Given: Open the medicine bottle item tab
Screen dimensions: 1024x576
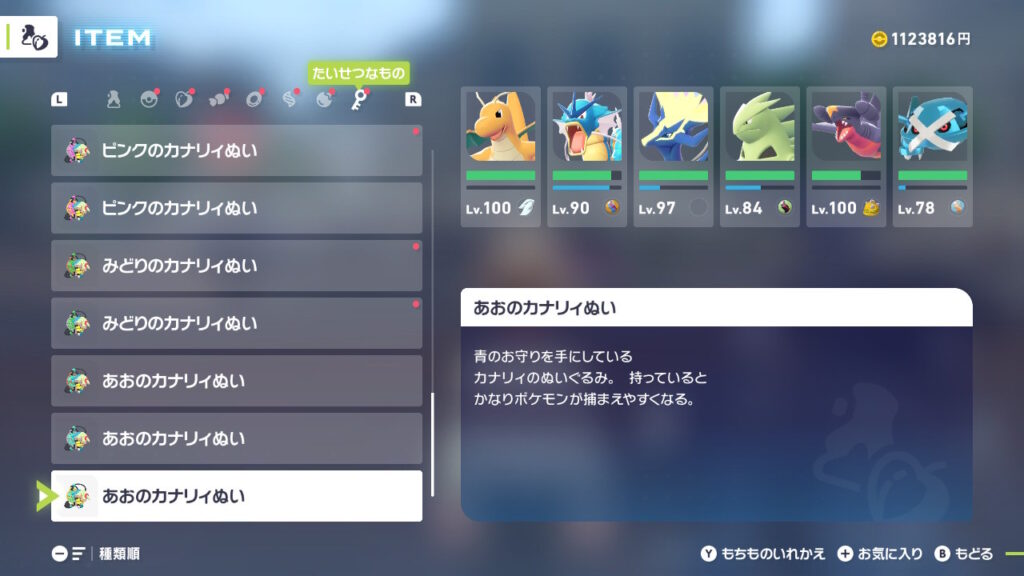Looking at the screenshot, I should click(114, 99).
